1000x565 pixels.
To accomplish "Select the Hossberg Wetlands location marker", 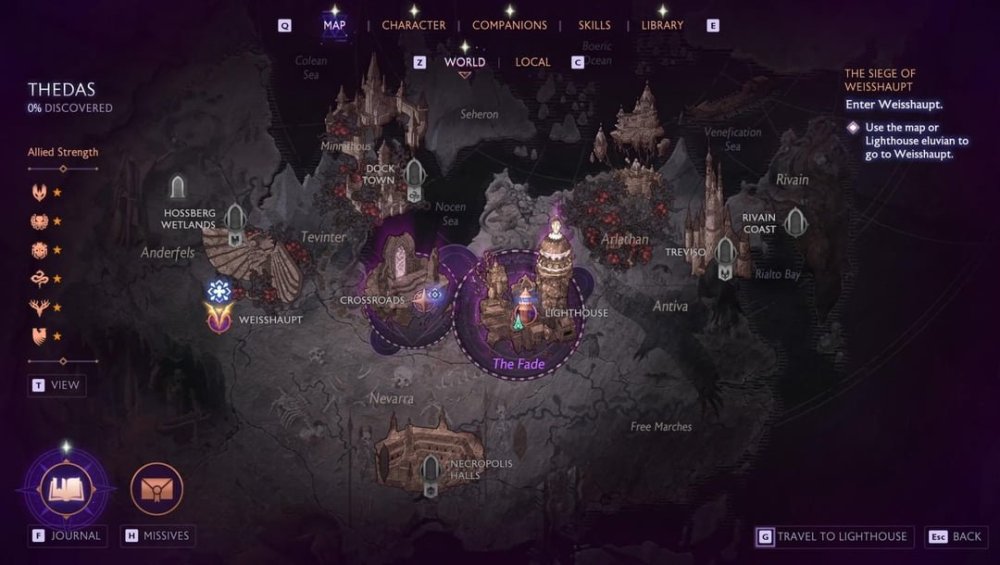I will pos(235,221).
